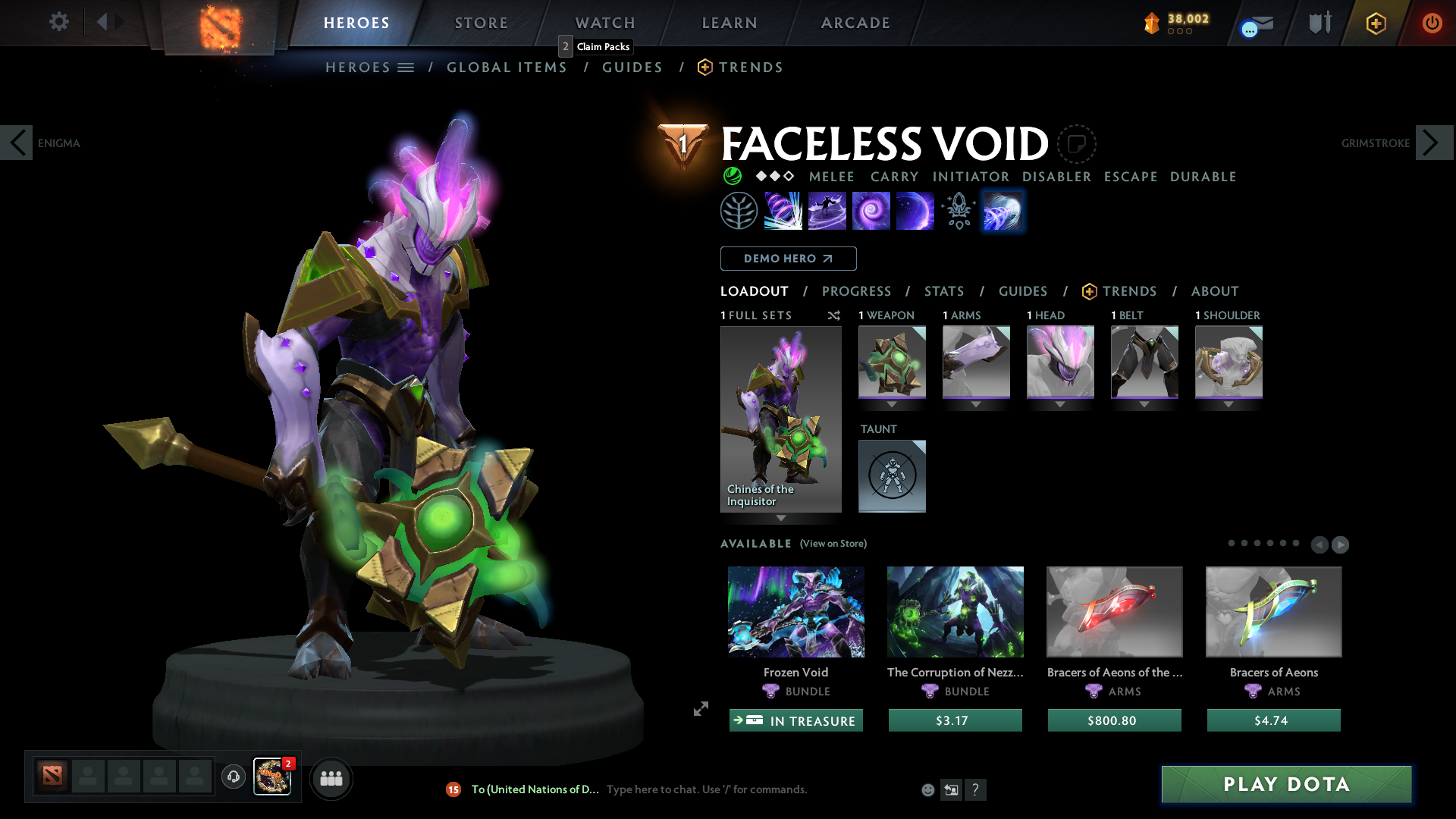Image resolution: width=1456 pixels, height=819 pixels.
Task: Switch to the STATS tab
Action: [x=943, y=291]
